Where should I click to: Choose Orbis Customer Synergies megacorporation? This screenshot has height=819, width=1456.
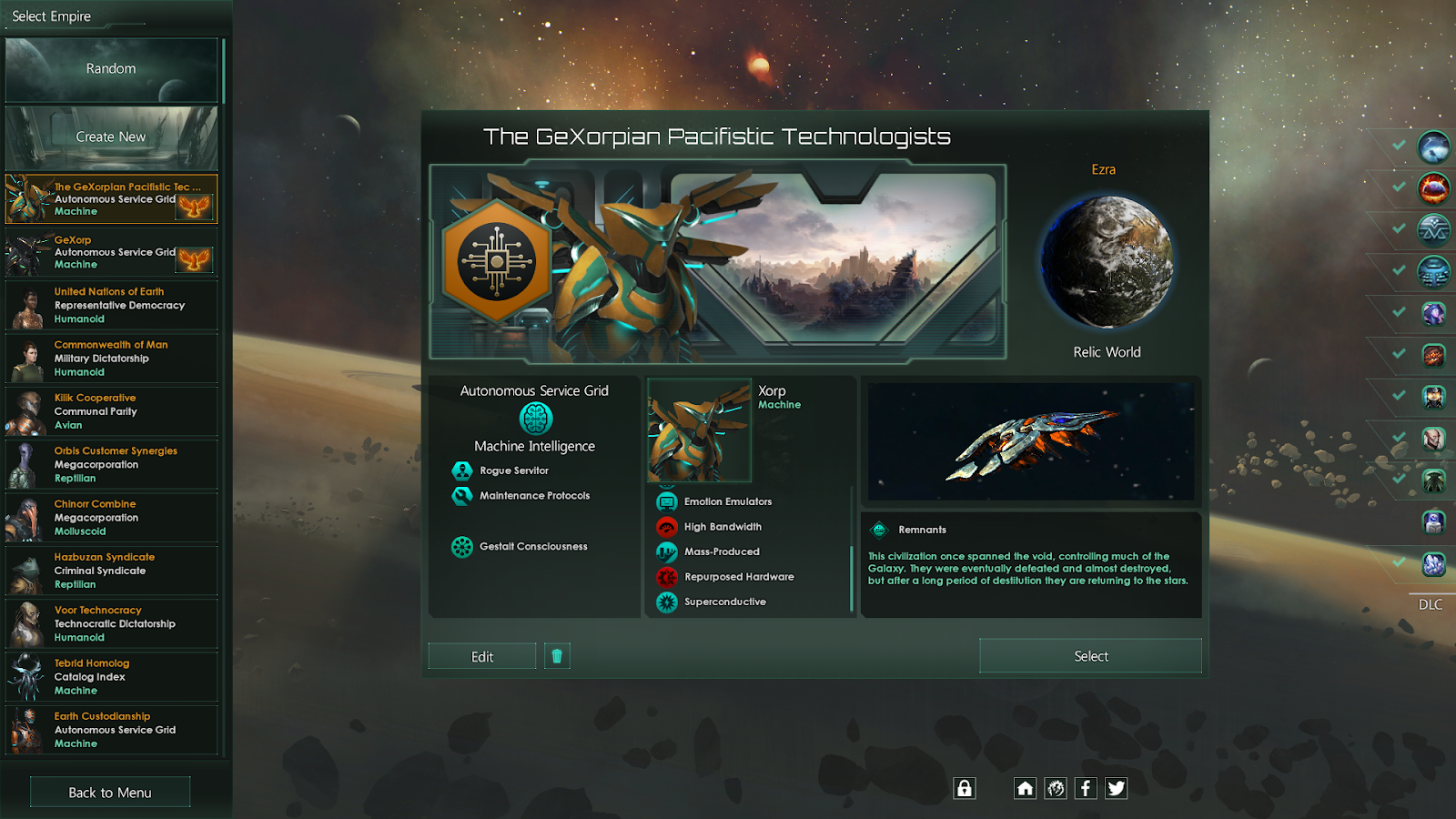click(111, 464)
